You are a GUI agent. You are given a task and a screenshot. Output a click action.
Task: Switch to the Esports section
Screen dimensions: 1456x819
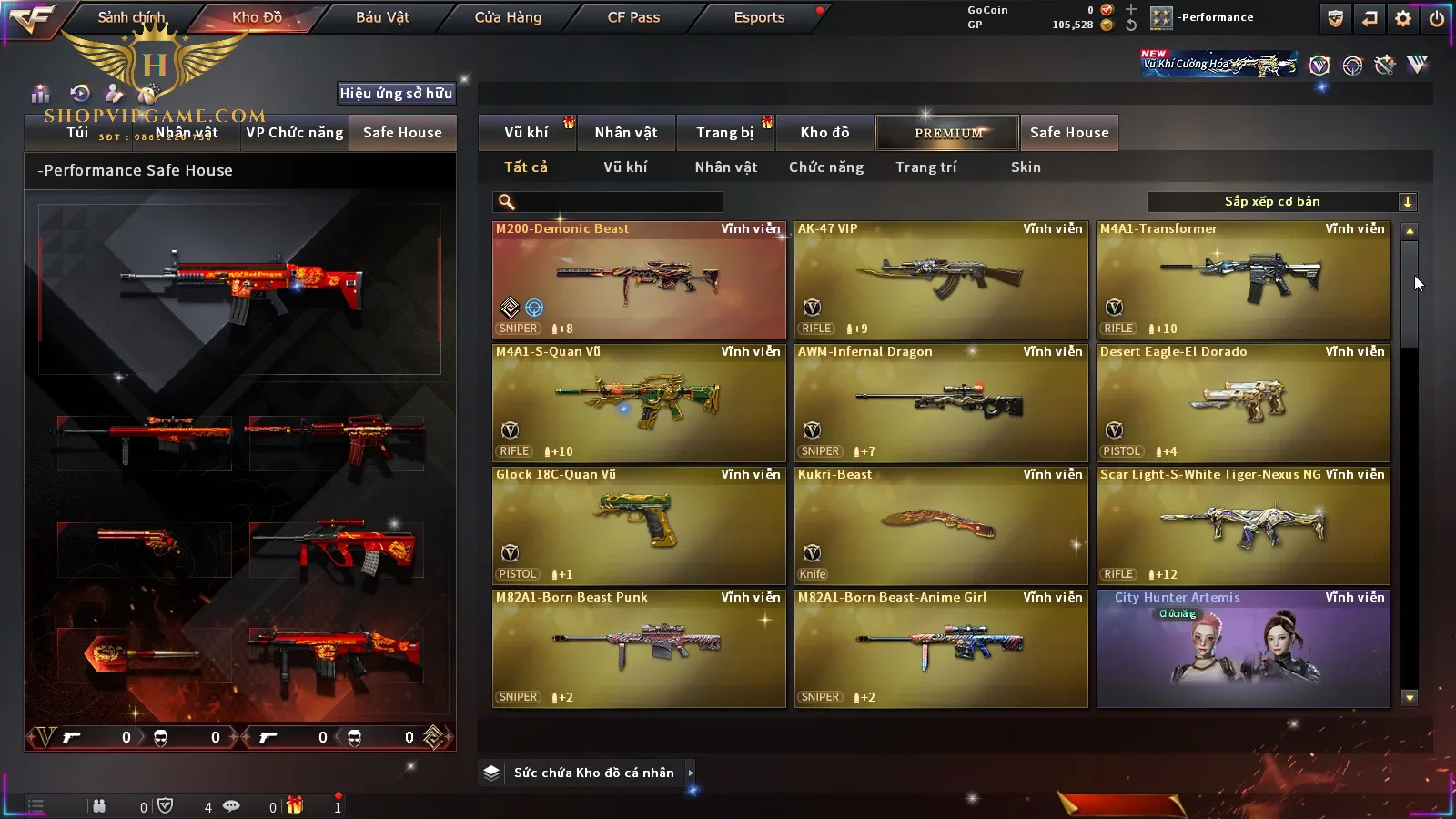click(759, 17)
